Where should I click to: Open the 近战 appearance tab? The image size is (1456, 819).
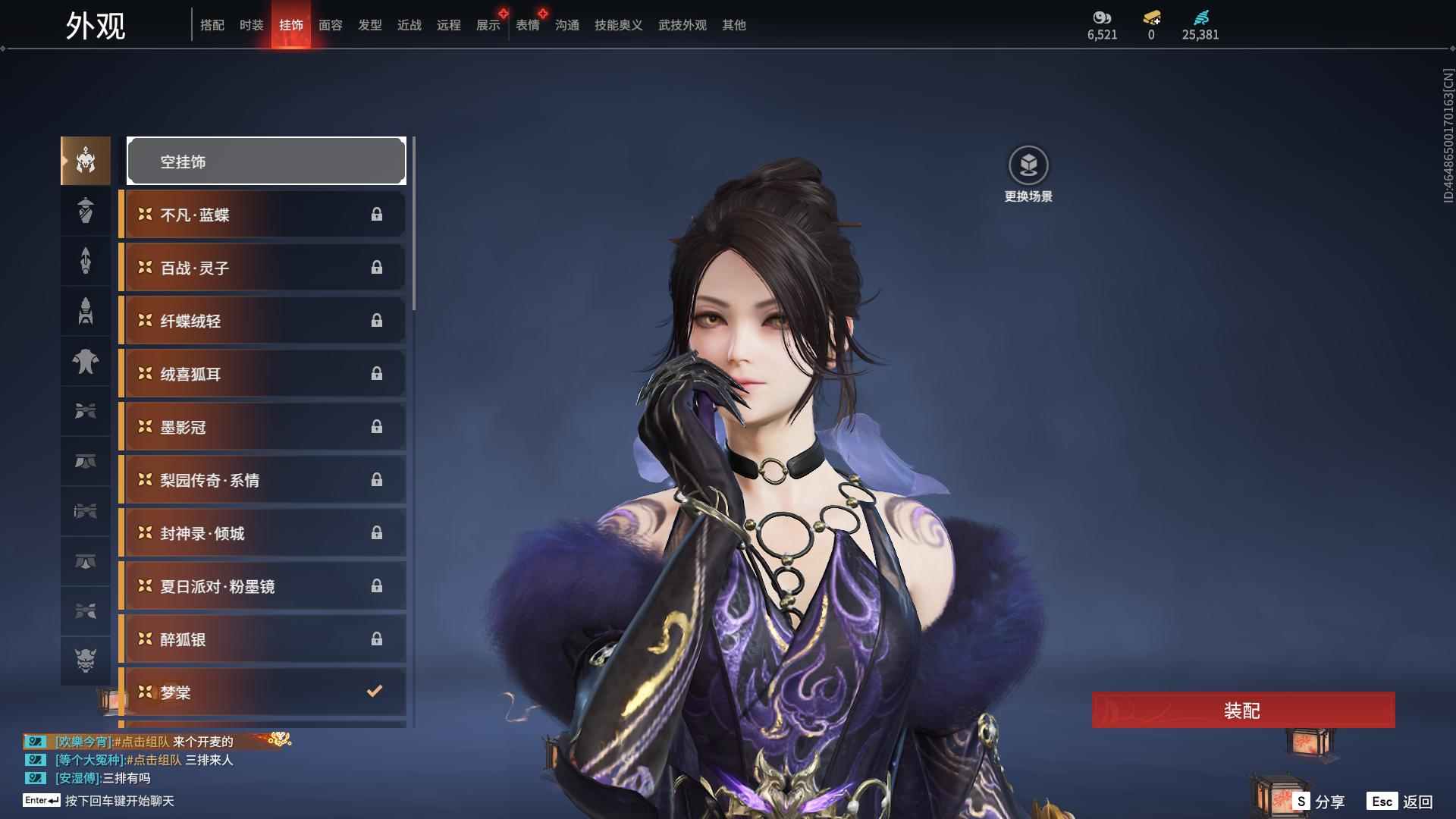coord(409,25)
